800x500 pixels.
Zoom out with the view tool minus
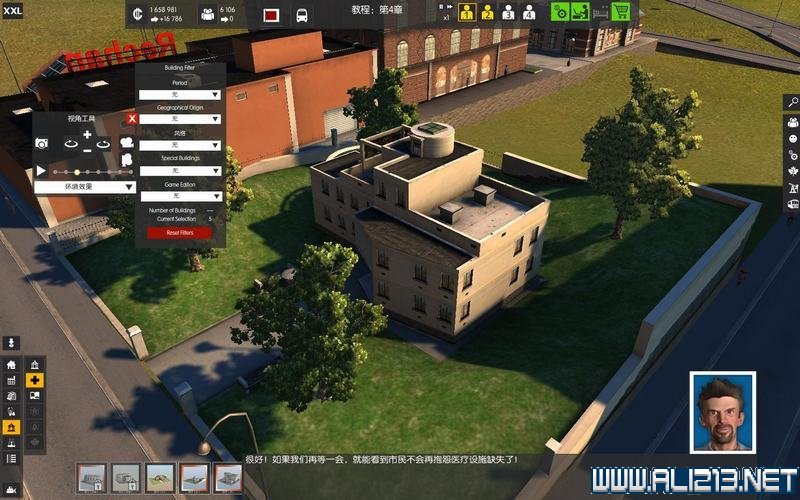coord(87,150)
